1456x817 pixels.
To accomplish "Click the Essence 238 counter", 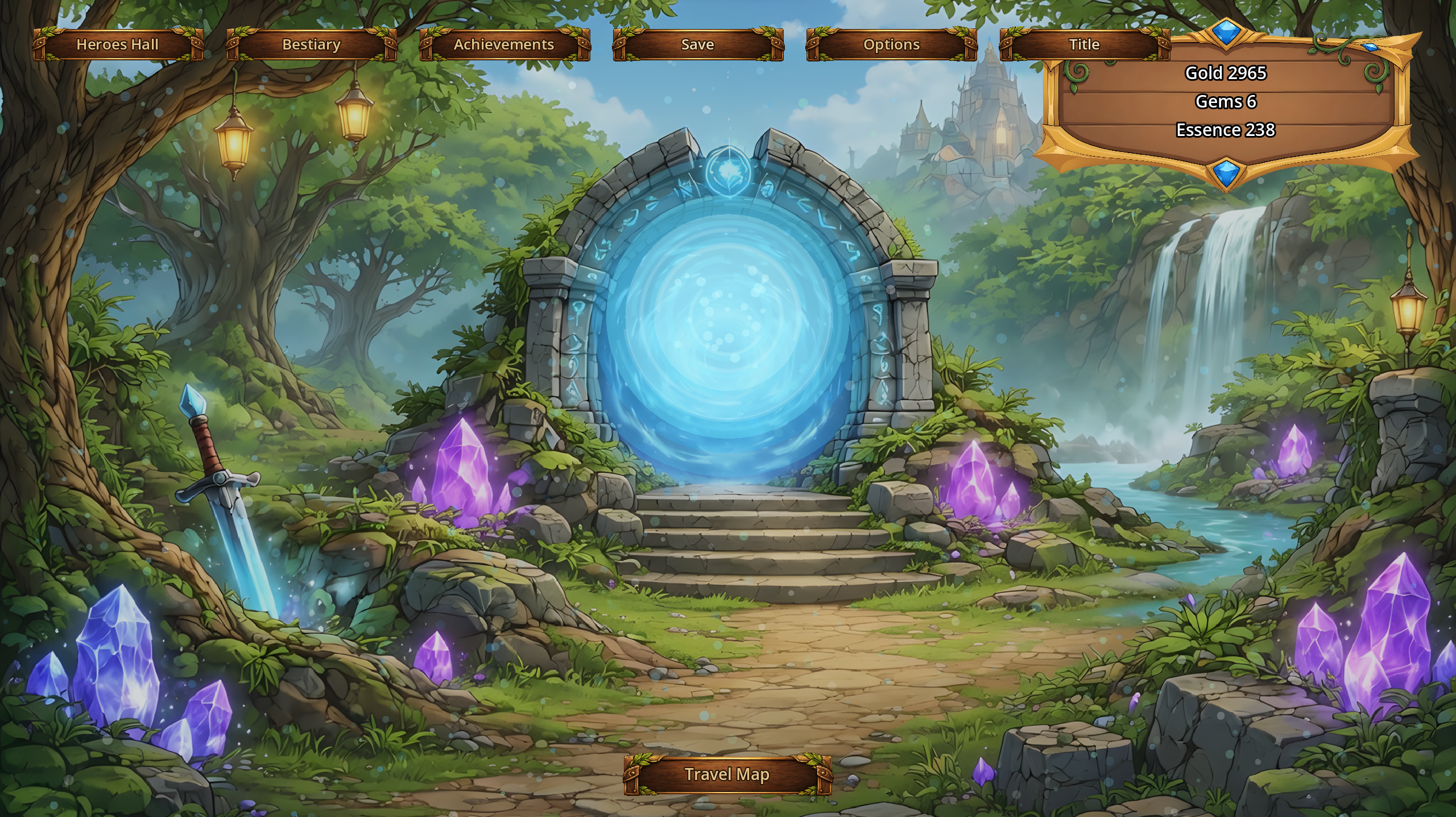I will click(1226, 130).
